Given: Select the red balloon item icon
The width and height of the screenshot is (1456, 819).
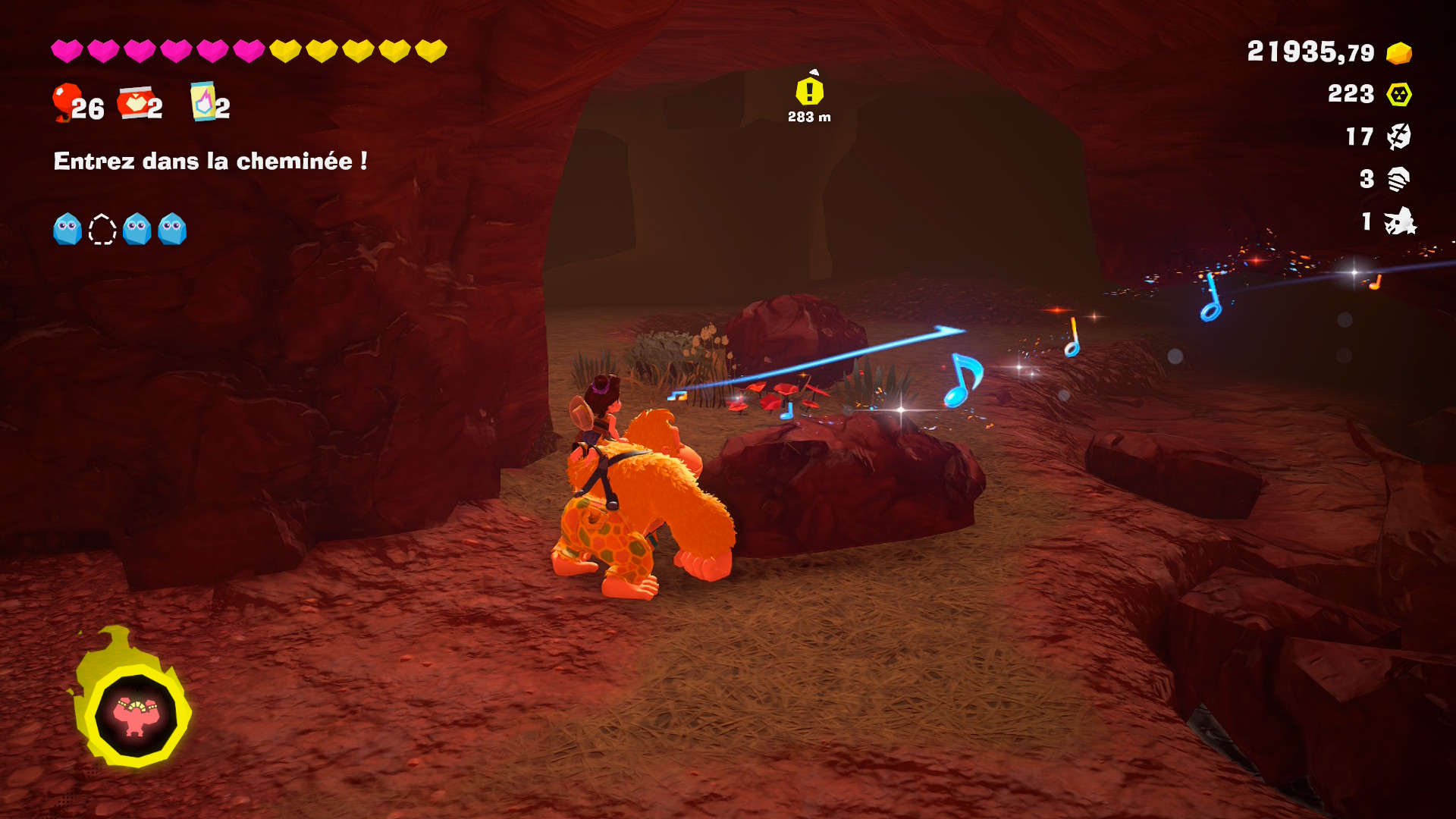Looking at the screenshot, I should coord(66,102).
